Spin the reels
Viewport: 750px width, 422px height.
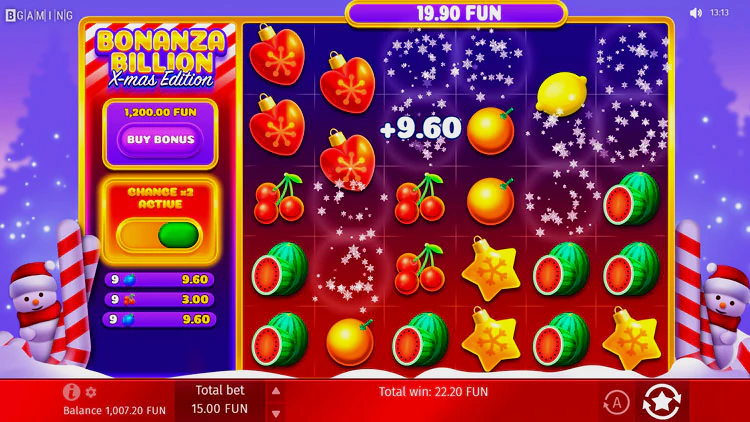coord(661,402)
